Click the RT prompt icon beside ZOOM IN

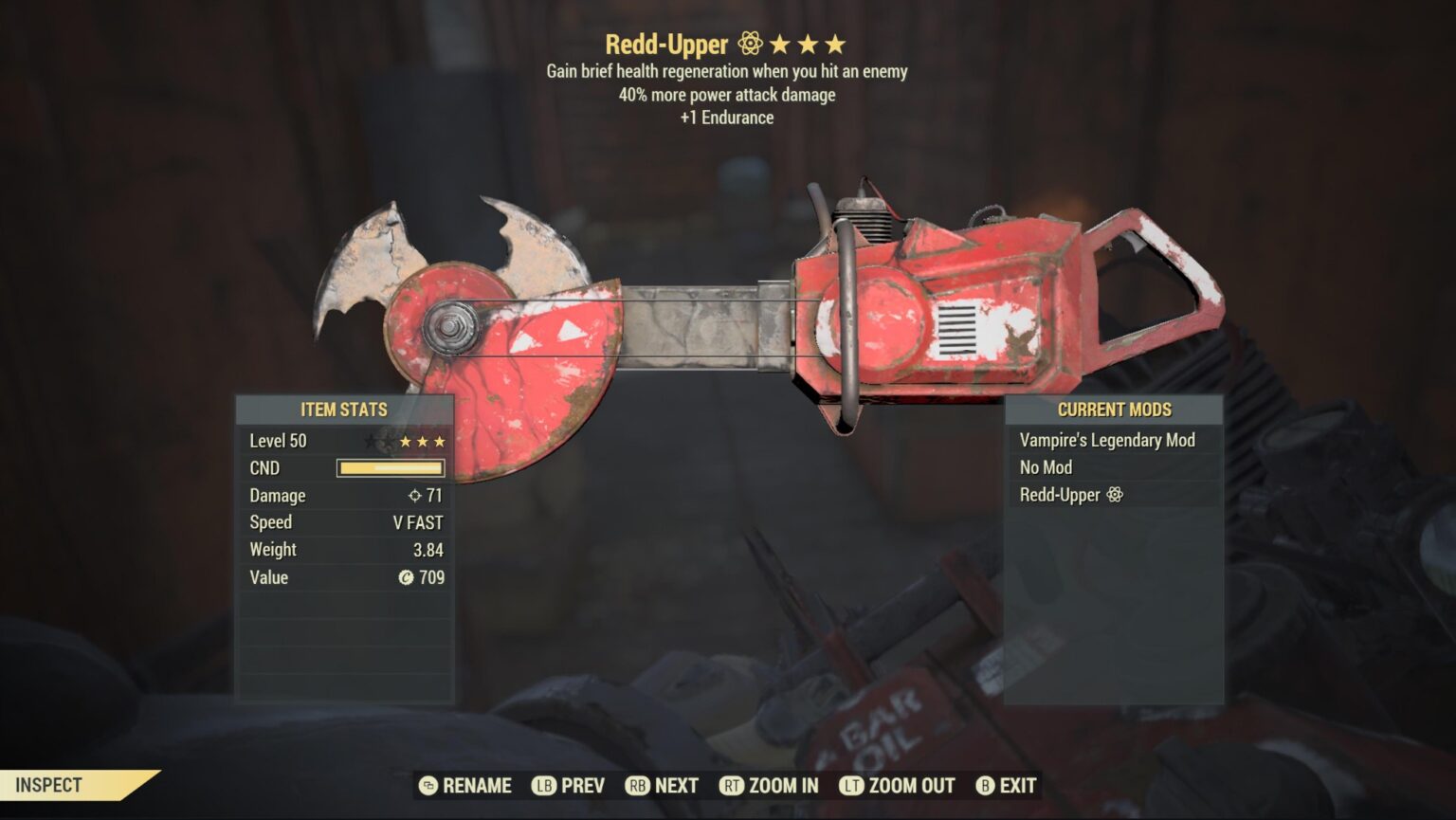(732, 785)
